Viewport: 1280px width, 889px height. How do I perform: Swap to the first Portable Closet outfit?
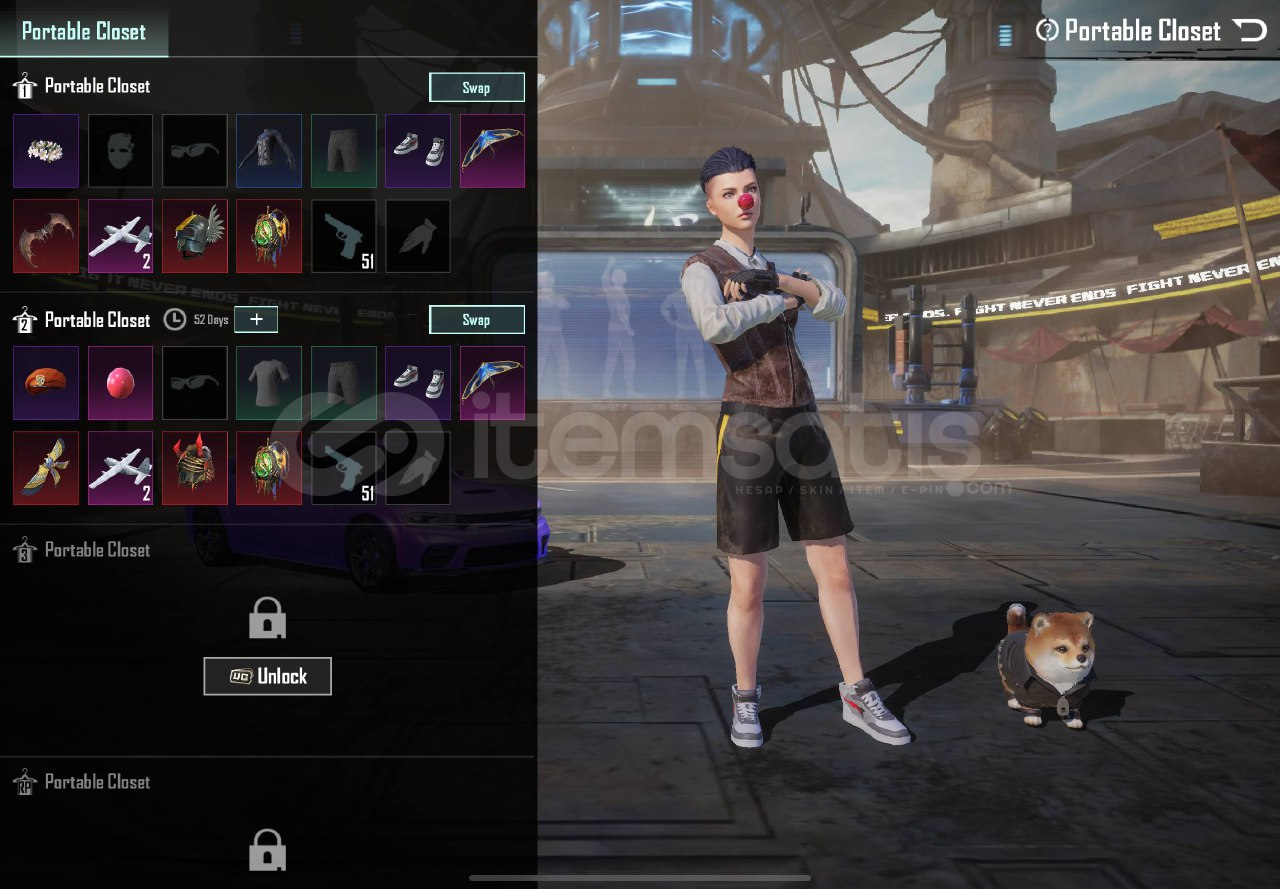click(476, 88)
